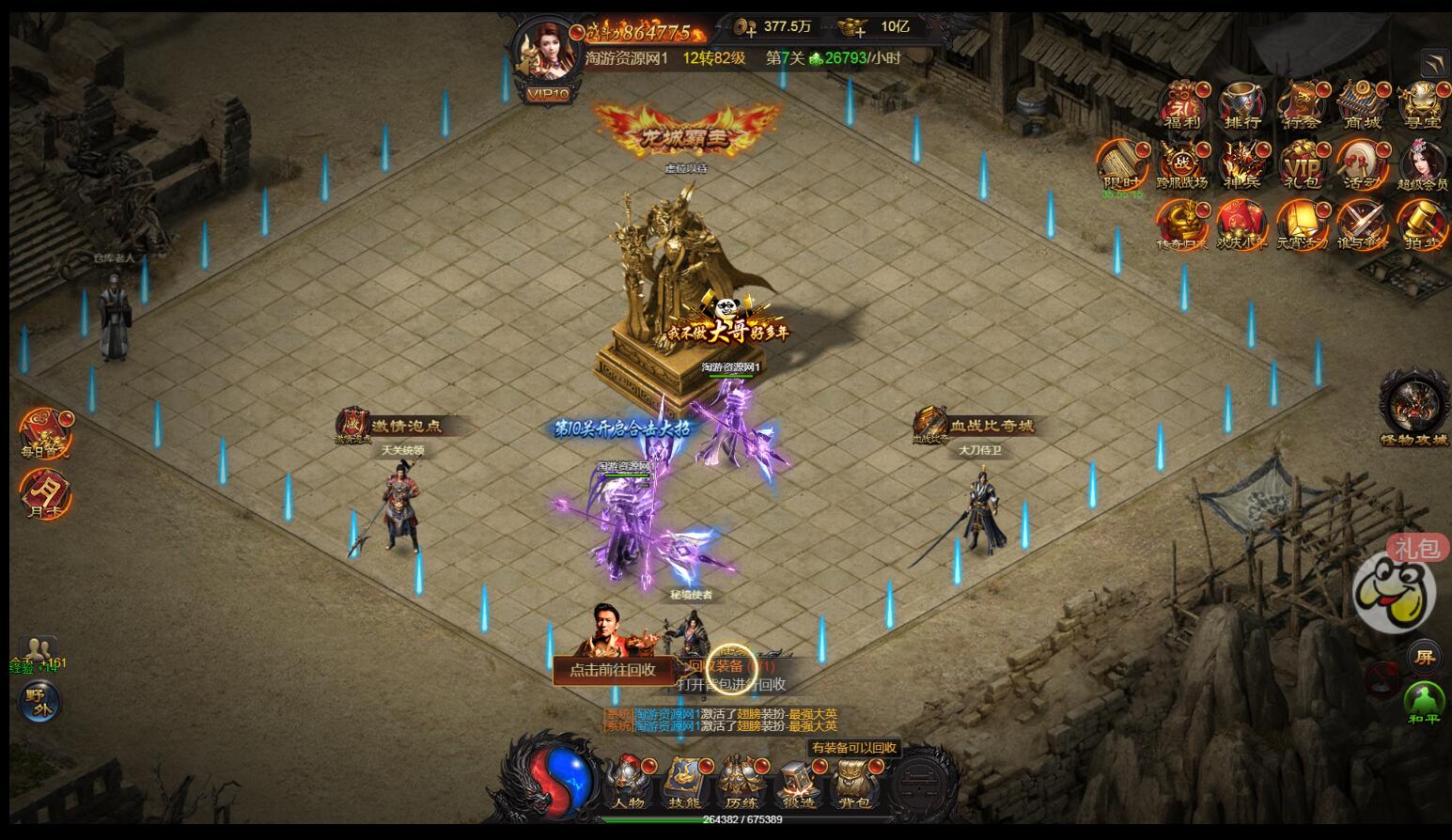
Task: Open the 怪物攻城 monster siege event
Action: pos(1414,407)
